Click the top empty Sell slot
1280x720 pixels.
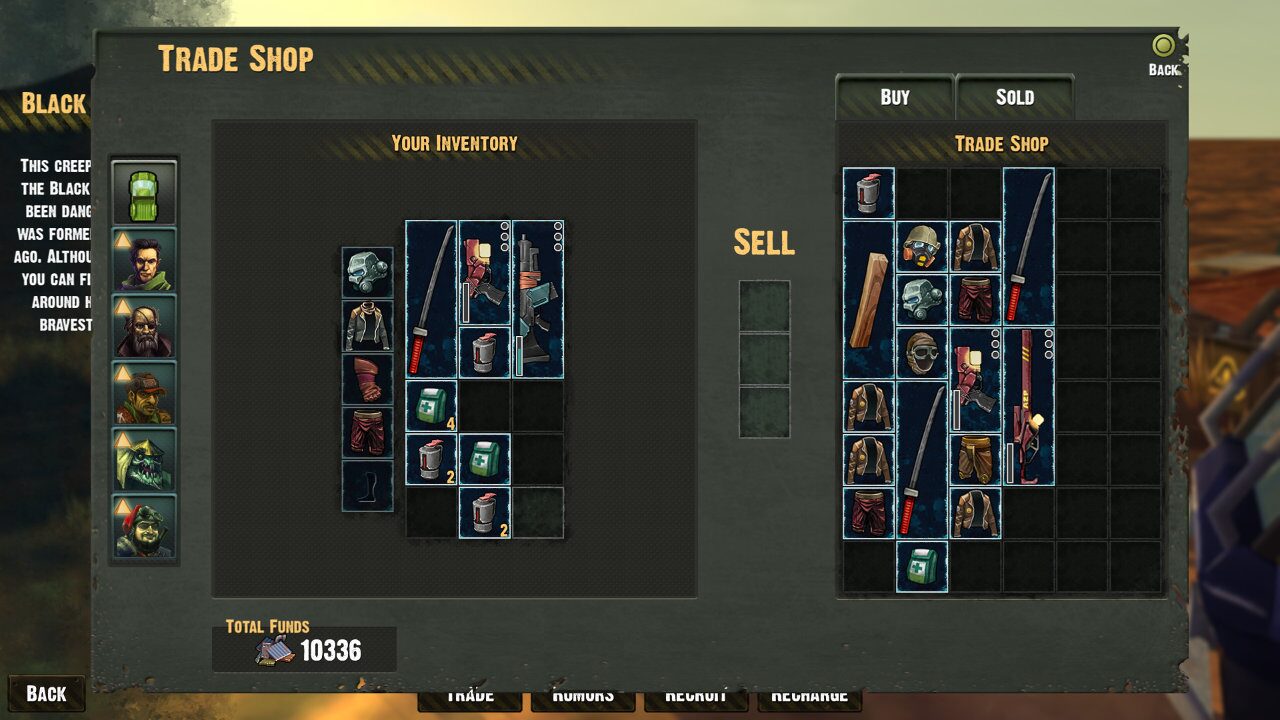coord(765,305)
